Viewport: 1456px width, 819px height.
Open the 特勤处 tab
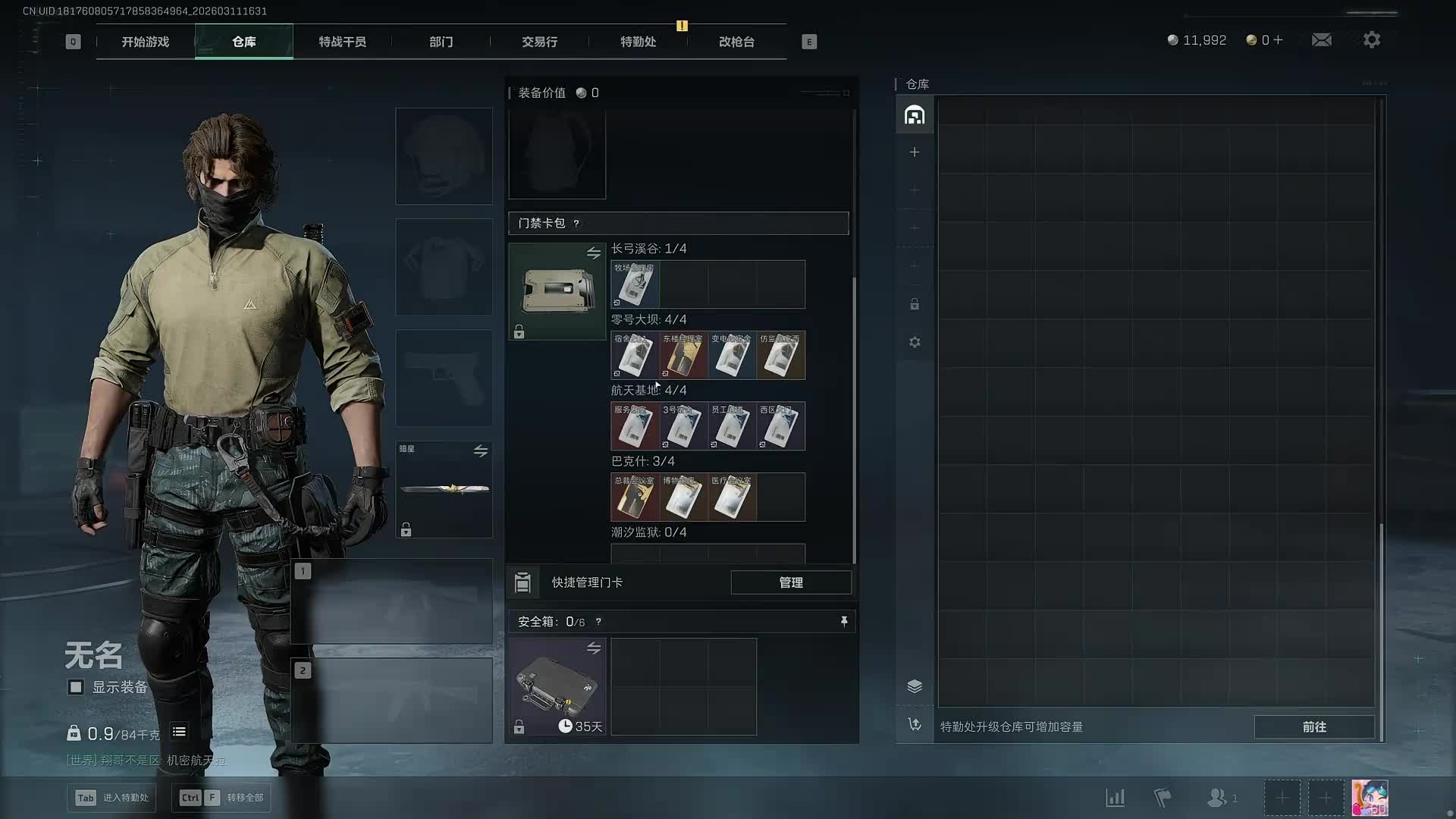click(x=638, y=42)
